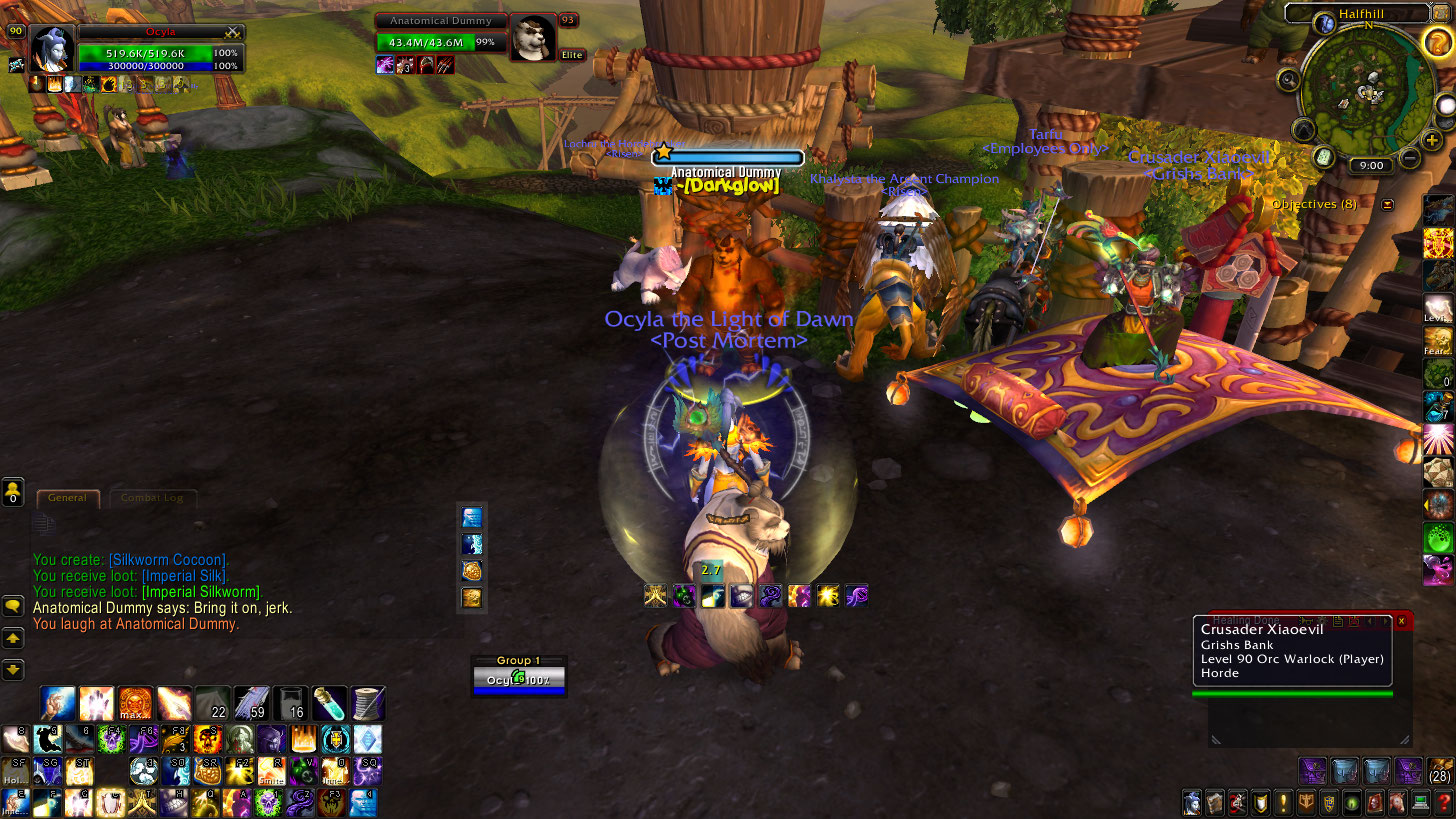
Task: Collapse the Objectives tracker
Action: 1387,204
